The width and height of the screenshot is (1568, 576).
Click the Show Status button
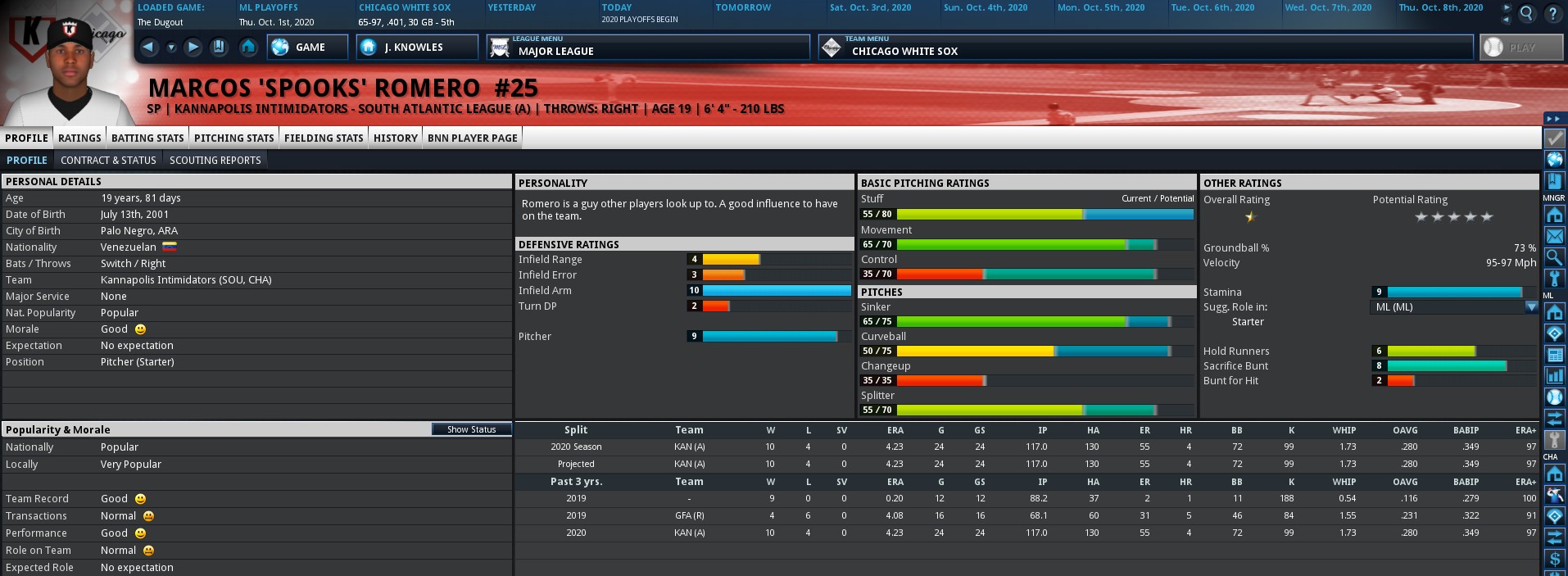(471, 429)
